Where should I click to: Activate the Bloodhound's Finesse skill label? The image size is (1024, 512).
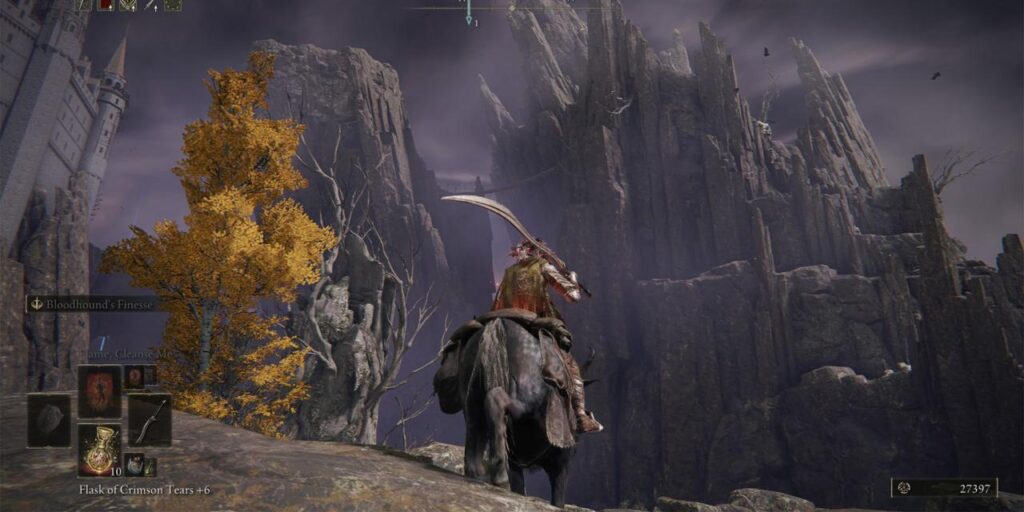pos(95,303)
